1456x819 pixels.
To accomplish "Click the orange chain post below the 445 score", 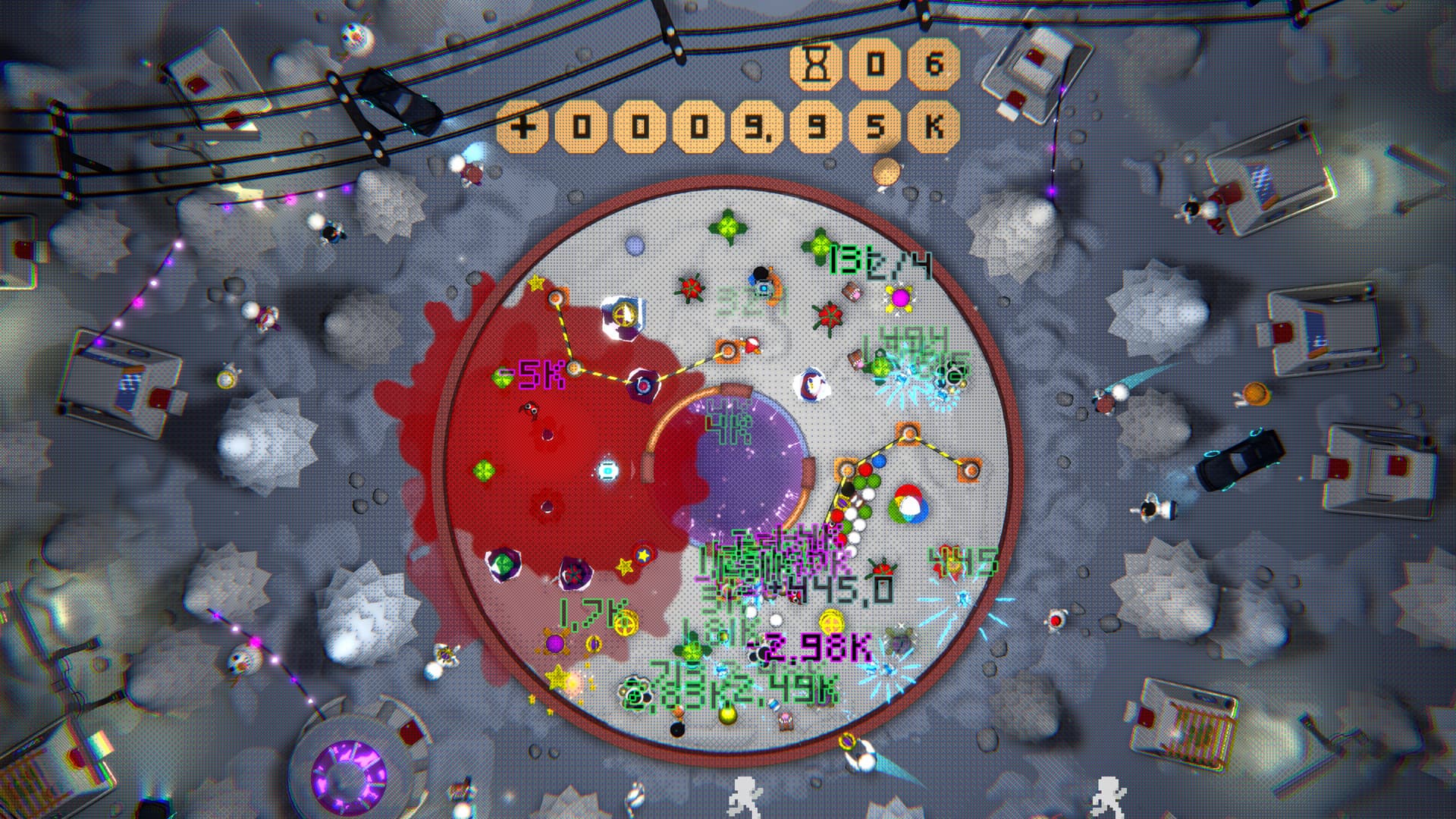I will click(971, 470).
